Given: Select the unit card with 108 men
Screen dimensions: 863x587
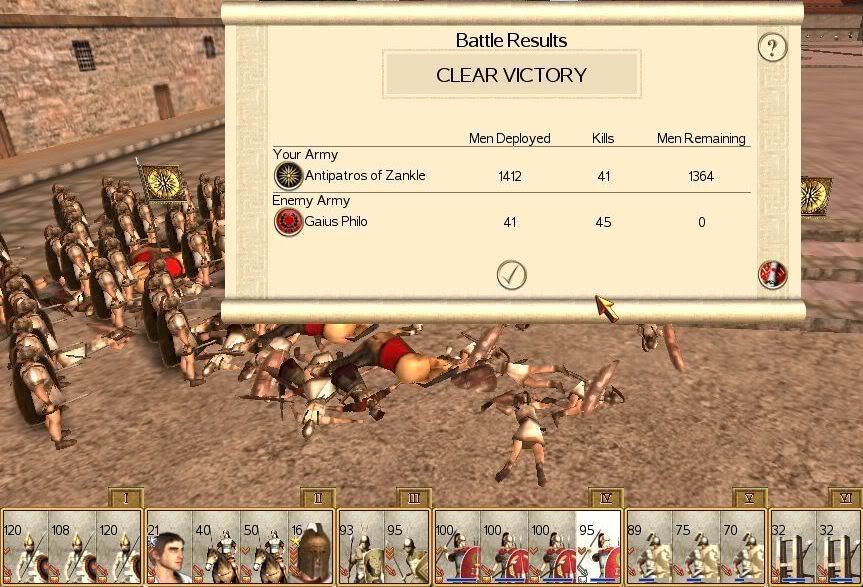Looking at the screenshot, I should pos(73,548).
